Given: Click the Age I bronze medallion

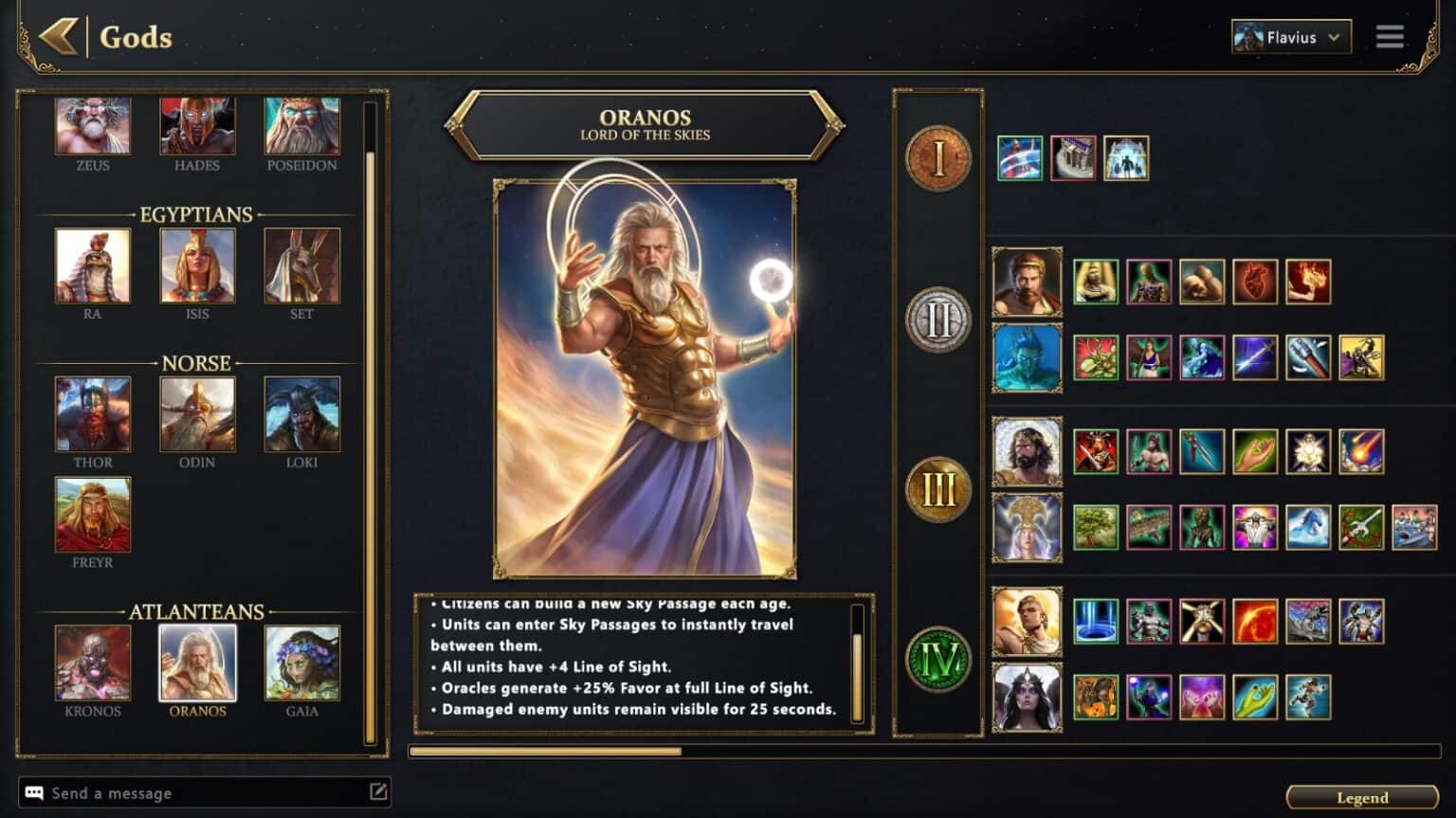Looking at the screenshot, I should (937, 157).
